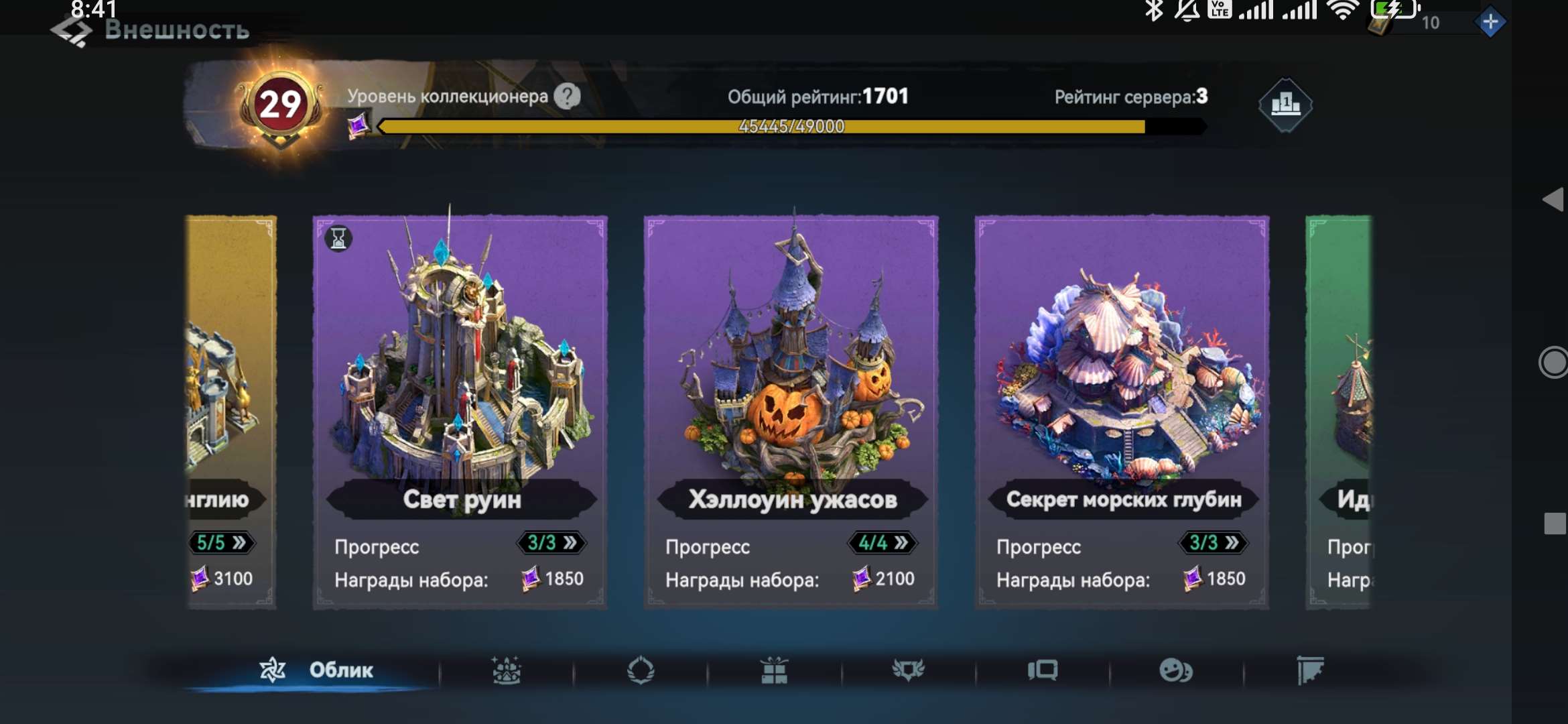Go back from the Внешность screen
Viewport: 1568px width, 724px height.
71,31
